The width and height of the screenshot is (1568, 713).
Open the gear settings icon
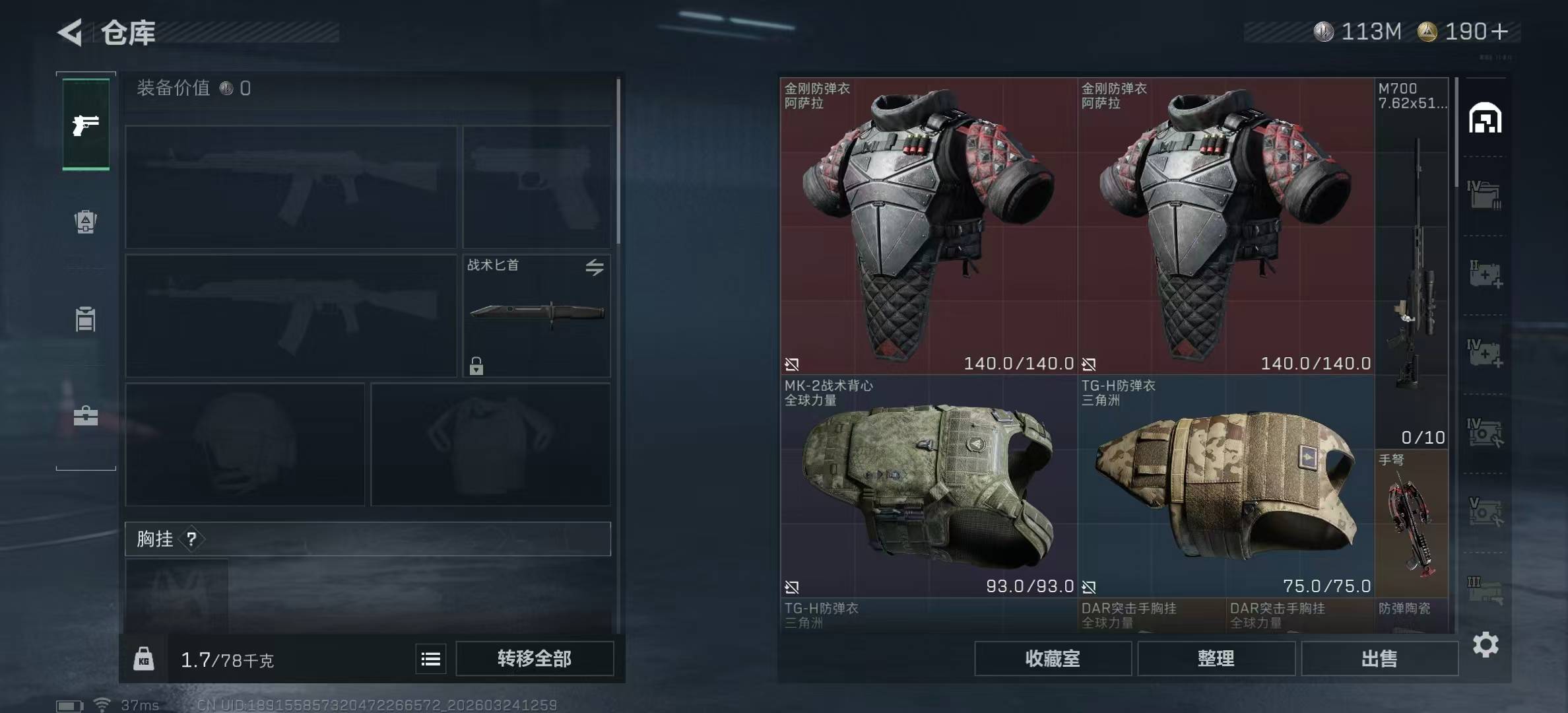[1486, 644]
